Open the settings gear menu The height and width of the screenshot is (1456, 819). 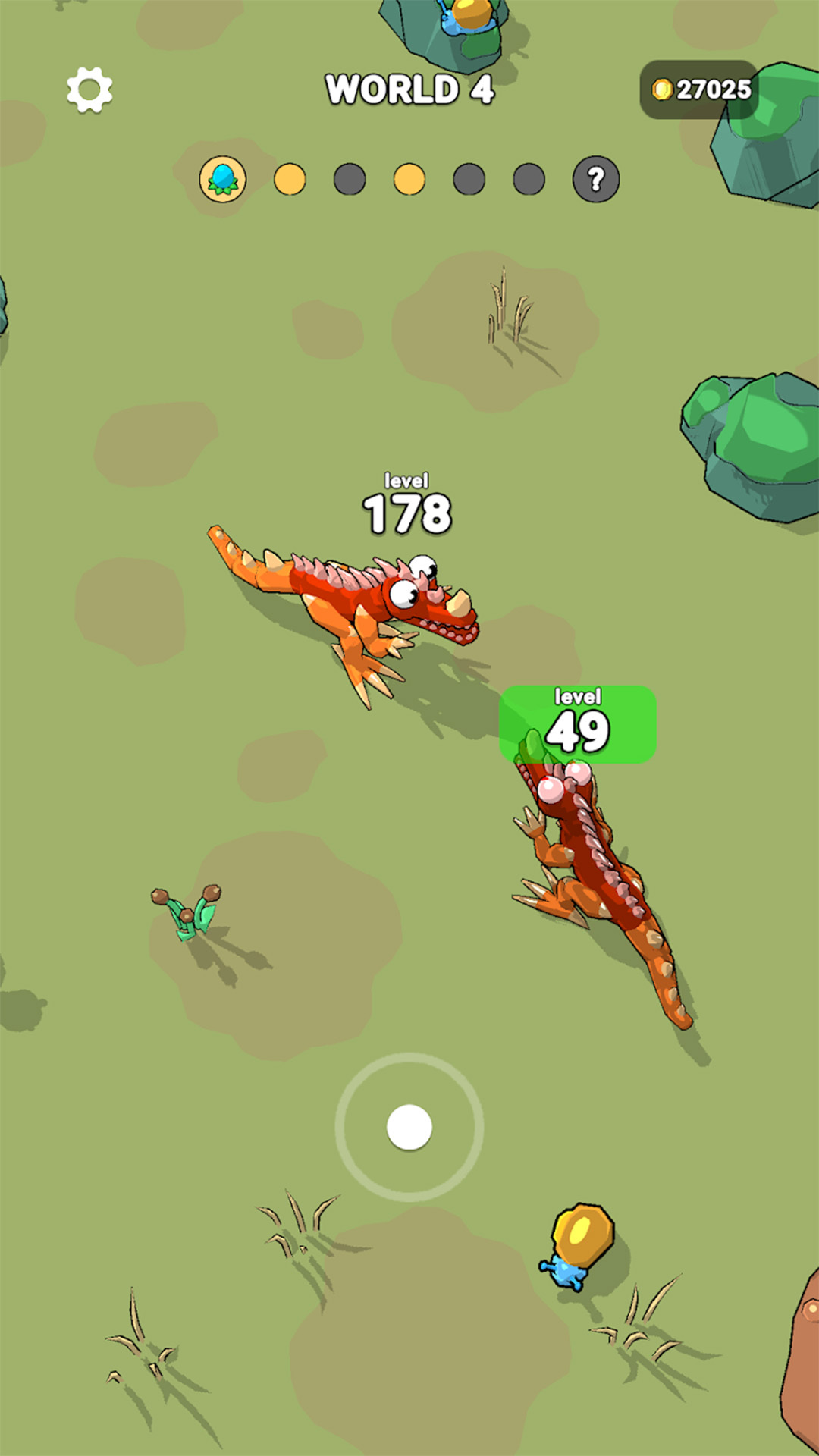click(x=89, y=89)
